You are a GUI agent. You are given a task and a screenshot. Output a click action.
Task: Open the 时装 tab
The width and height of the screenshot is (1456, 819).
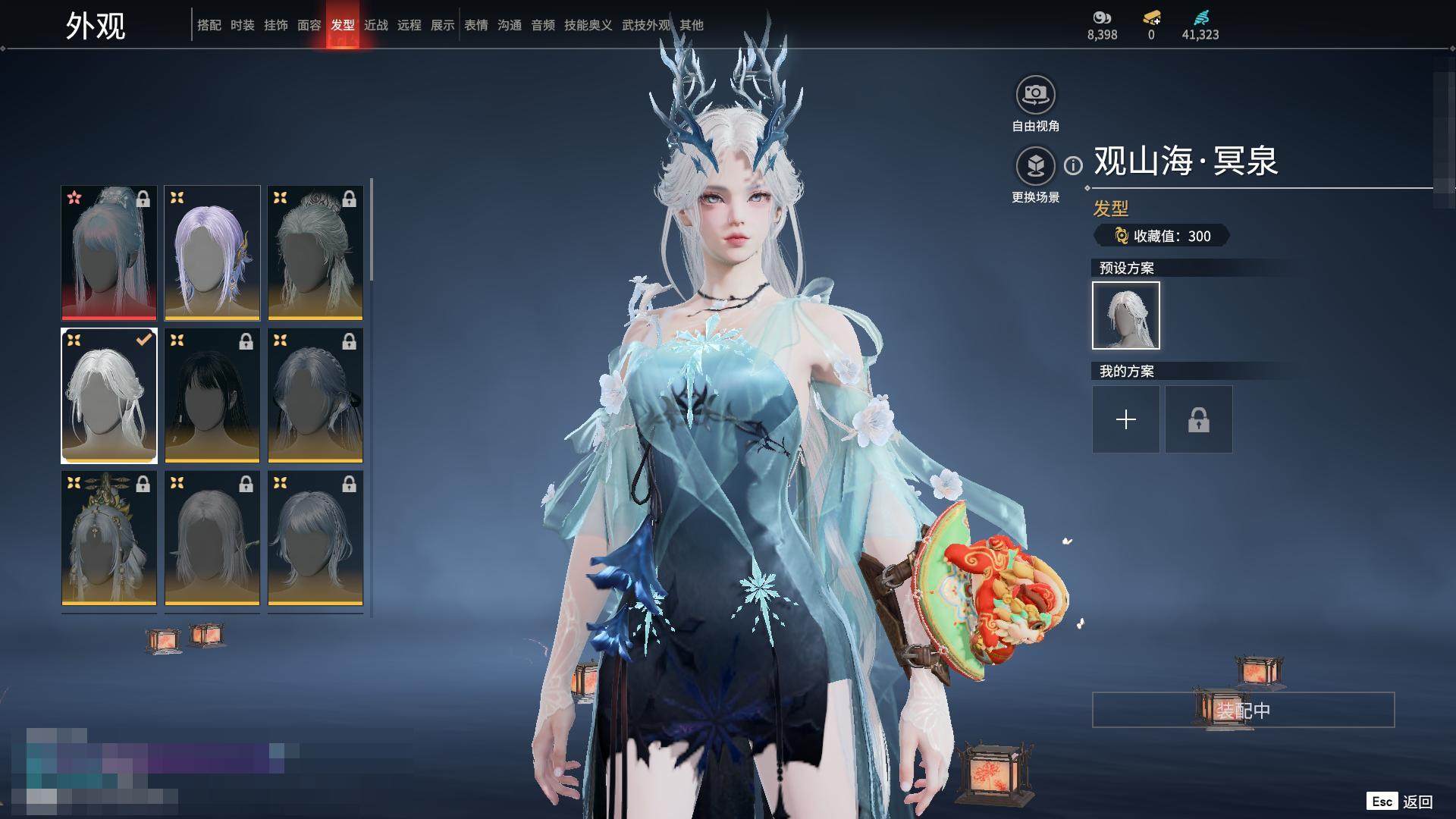coord(242,25)
